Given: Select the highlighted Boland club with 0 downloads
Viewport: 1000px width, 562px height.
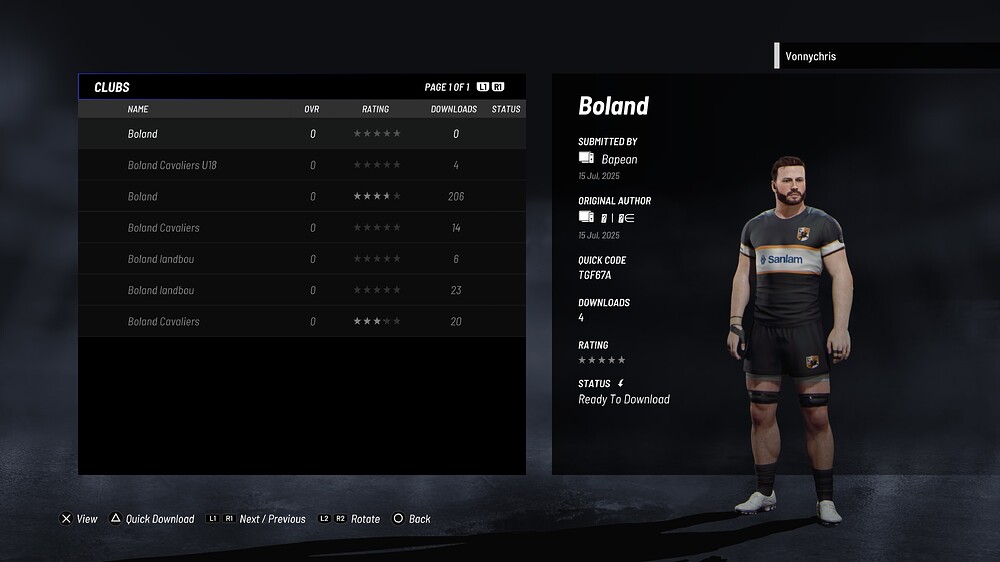Looking at the screenshot, I should (x=300, y=134).
